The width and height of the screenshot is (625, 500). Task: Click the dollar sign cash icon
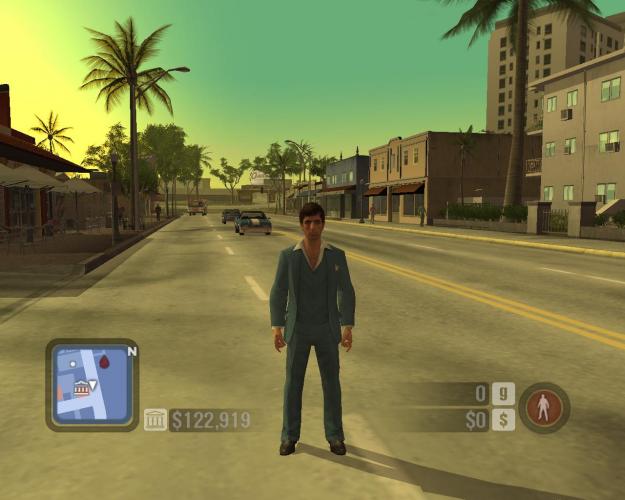[x=504, y=419]
